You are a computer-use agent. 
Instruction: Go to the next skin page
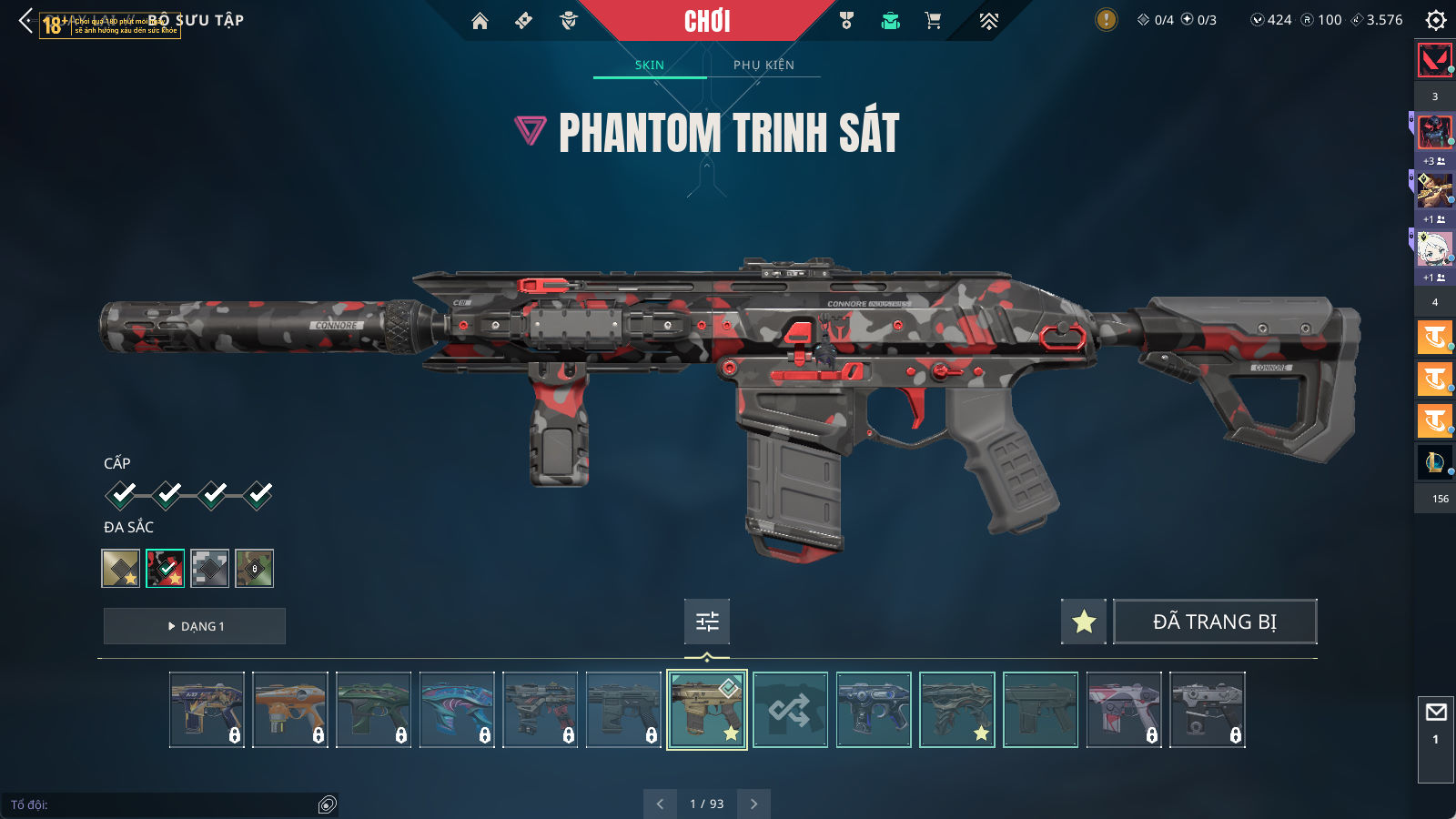coord(753,804)
